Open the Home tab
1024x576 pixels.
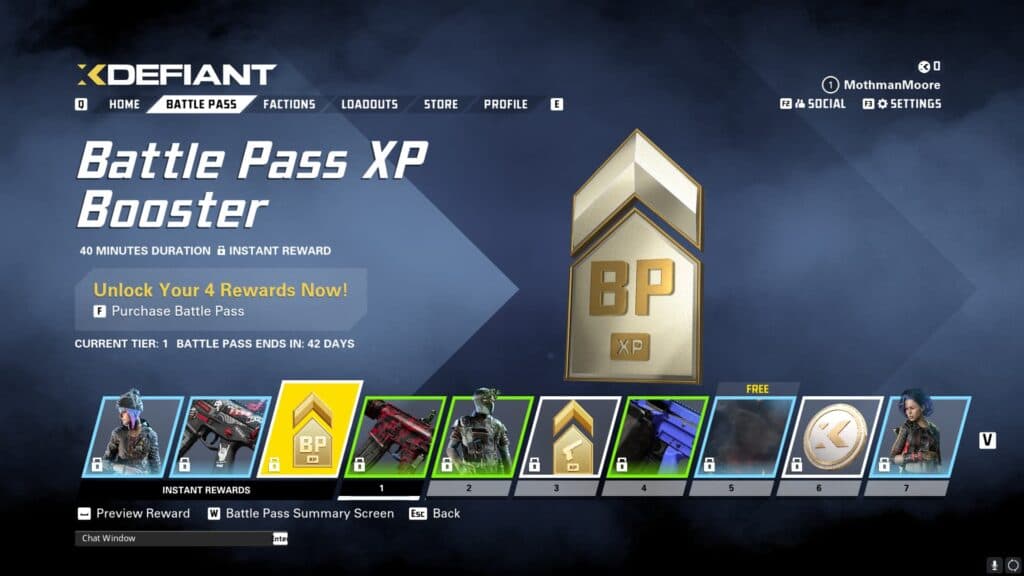(124, 104)
